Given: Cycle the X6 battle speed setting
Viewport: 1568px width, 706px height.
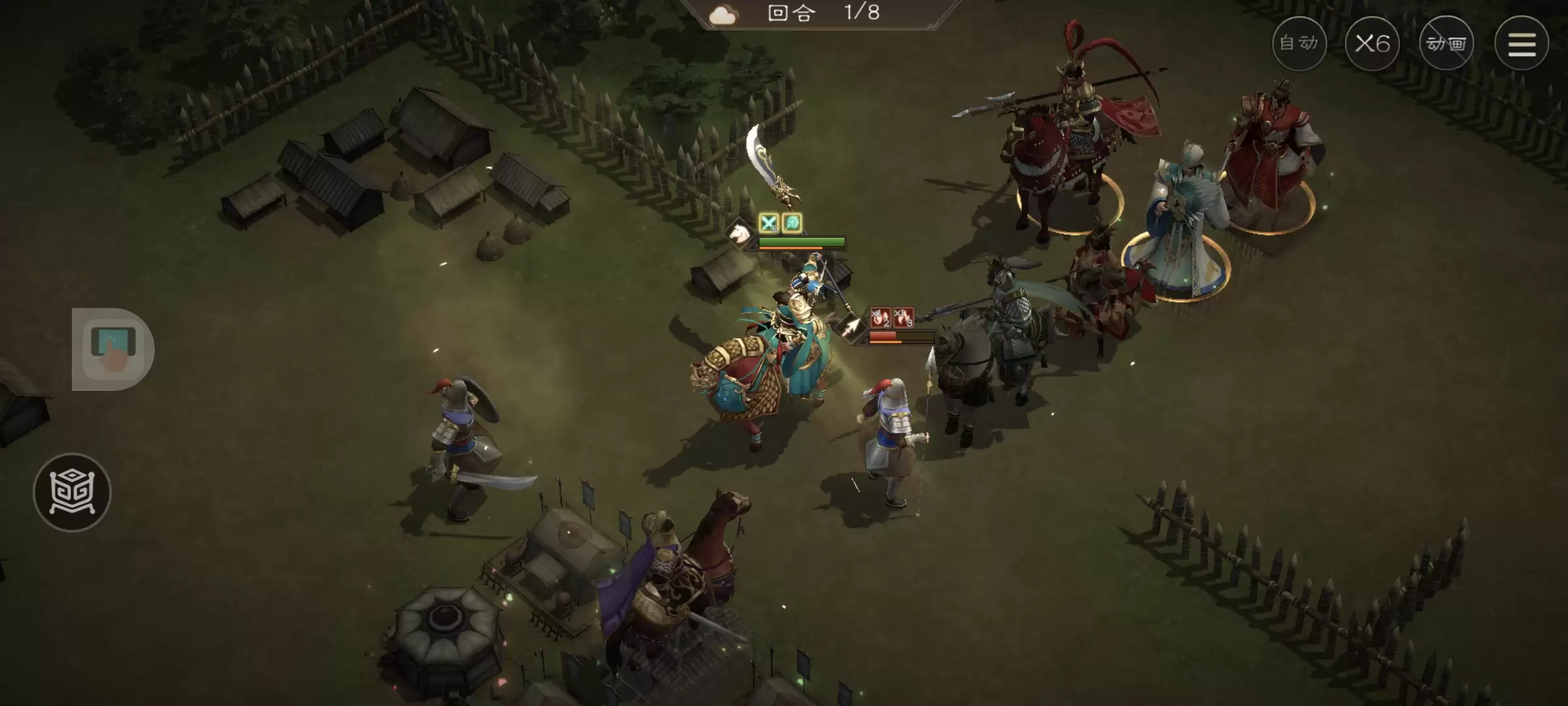Looking at the screenshot, I should (1373, 43).
